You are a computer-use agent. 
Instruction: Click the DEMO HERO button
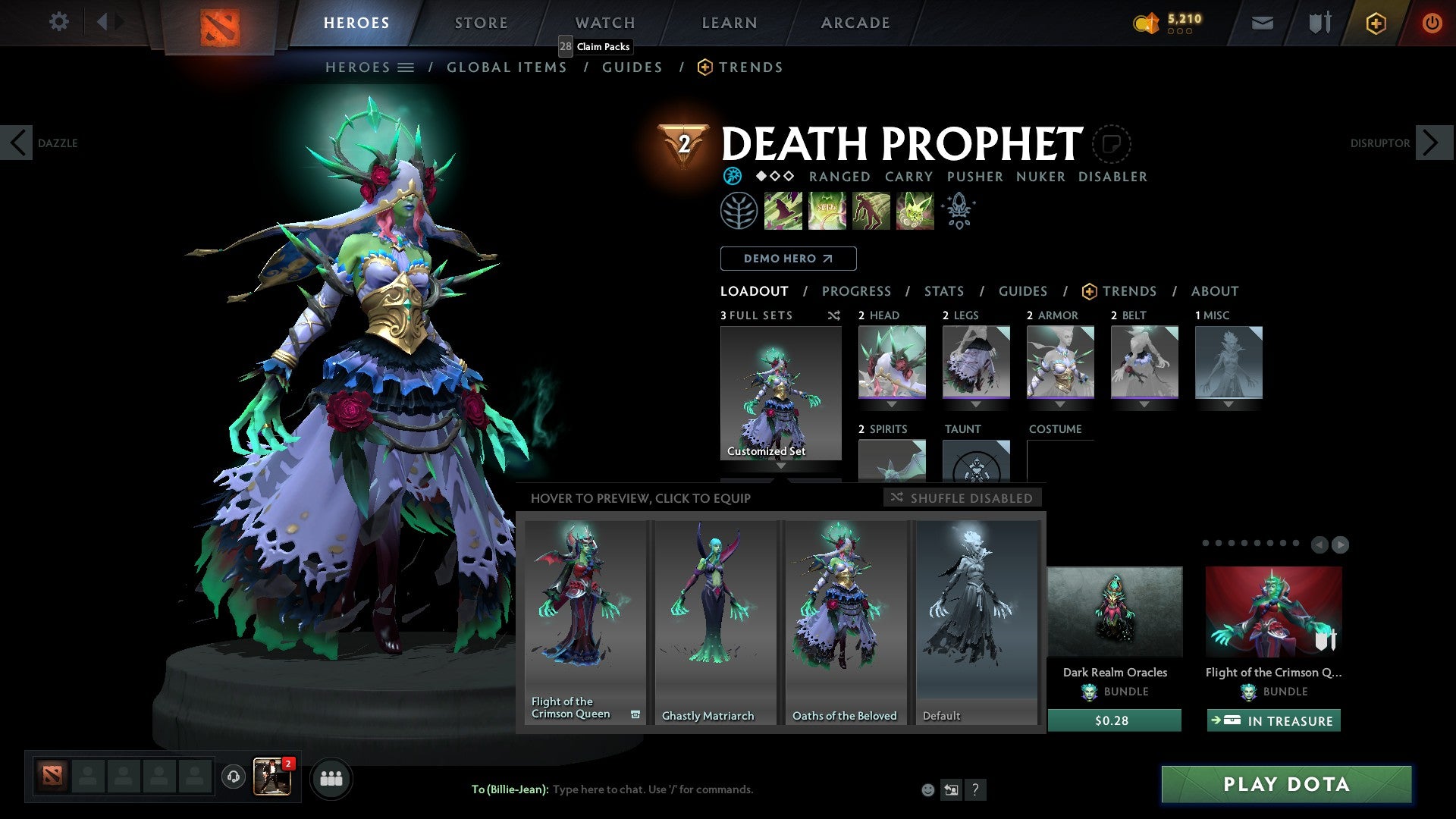(788, 259)
